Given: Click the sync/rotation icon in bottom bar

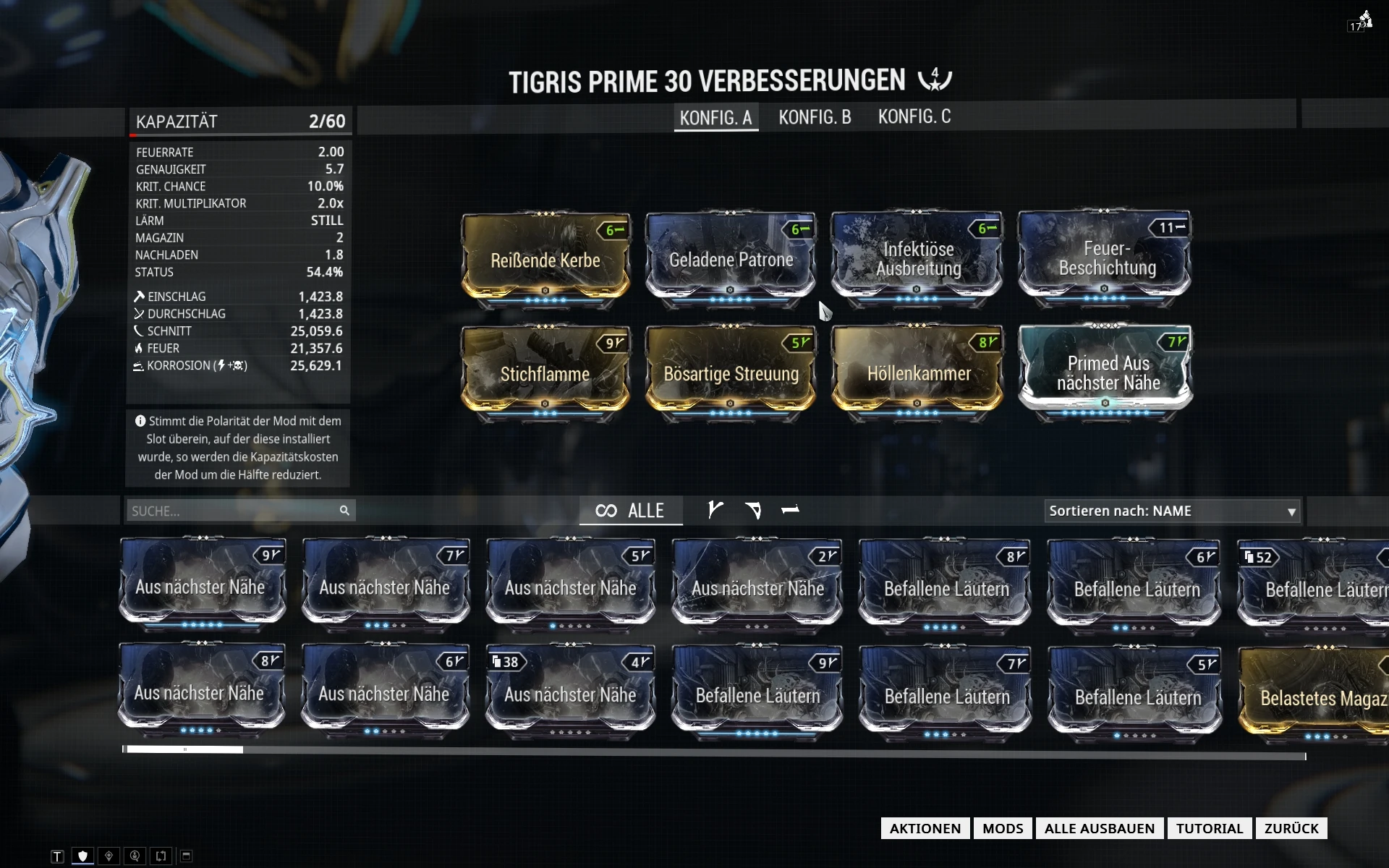Looking at the screenshot, I should (x=161, y=855).
